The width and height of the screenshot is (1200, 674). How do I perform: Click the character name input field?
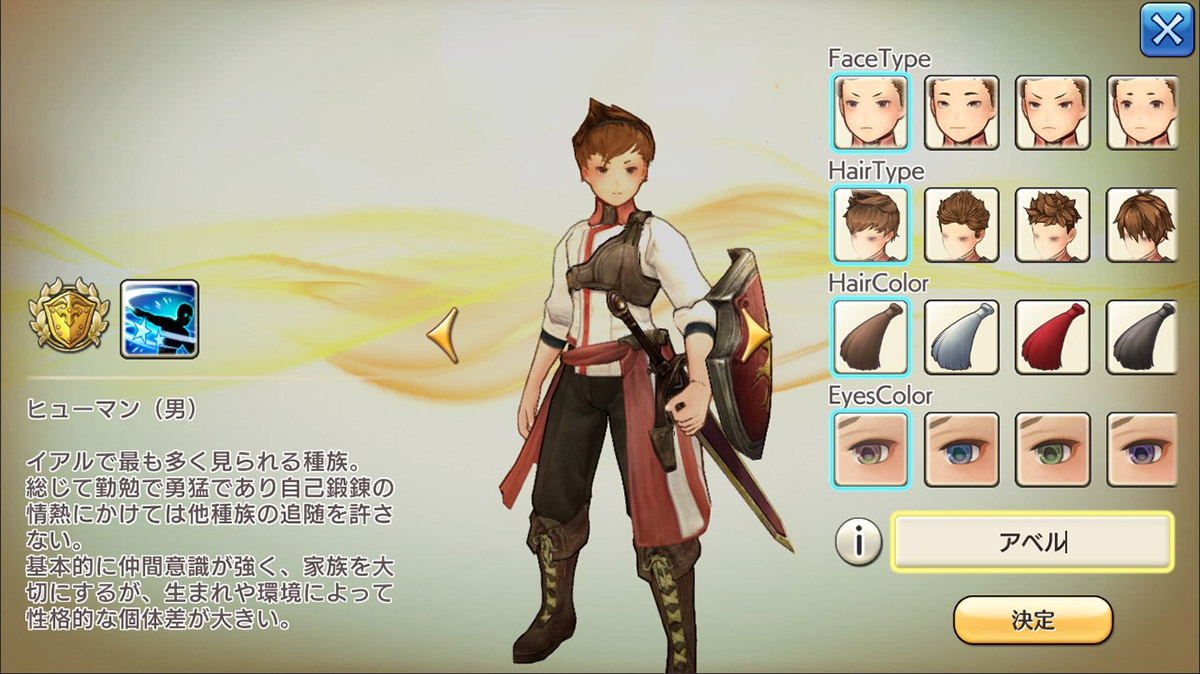coord(1032,542)
